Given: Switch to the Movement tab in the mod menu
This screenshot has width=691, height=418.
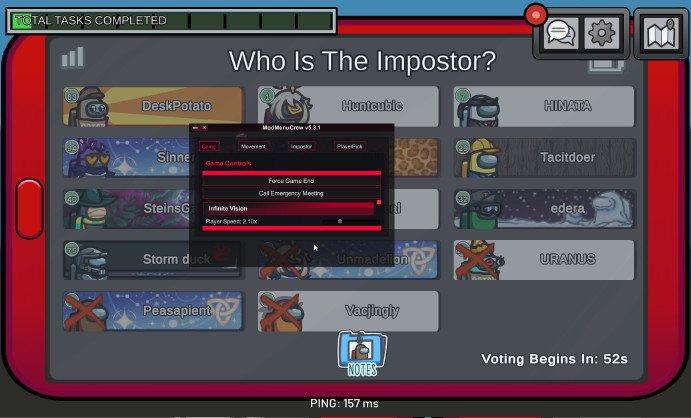Looking at the screenshot, I should click(253, 146).
